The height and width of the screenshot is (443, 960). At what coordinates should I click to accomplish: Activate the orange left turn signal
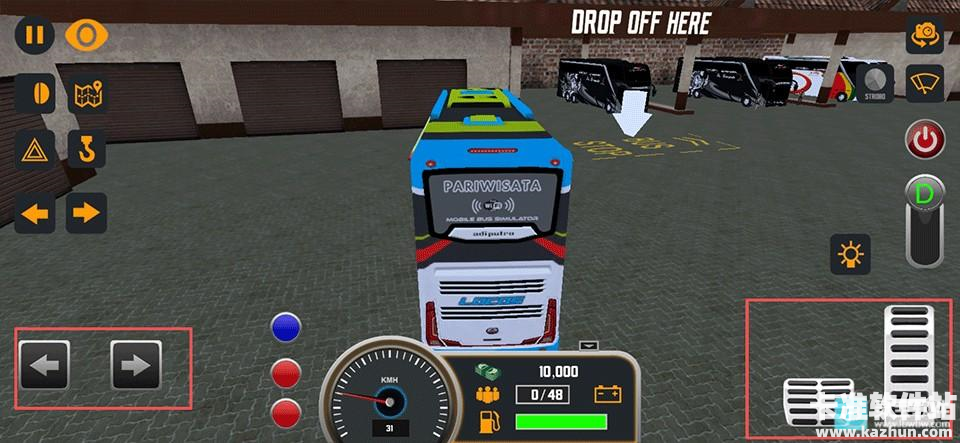(34, 212)
